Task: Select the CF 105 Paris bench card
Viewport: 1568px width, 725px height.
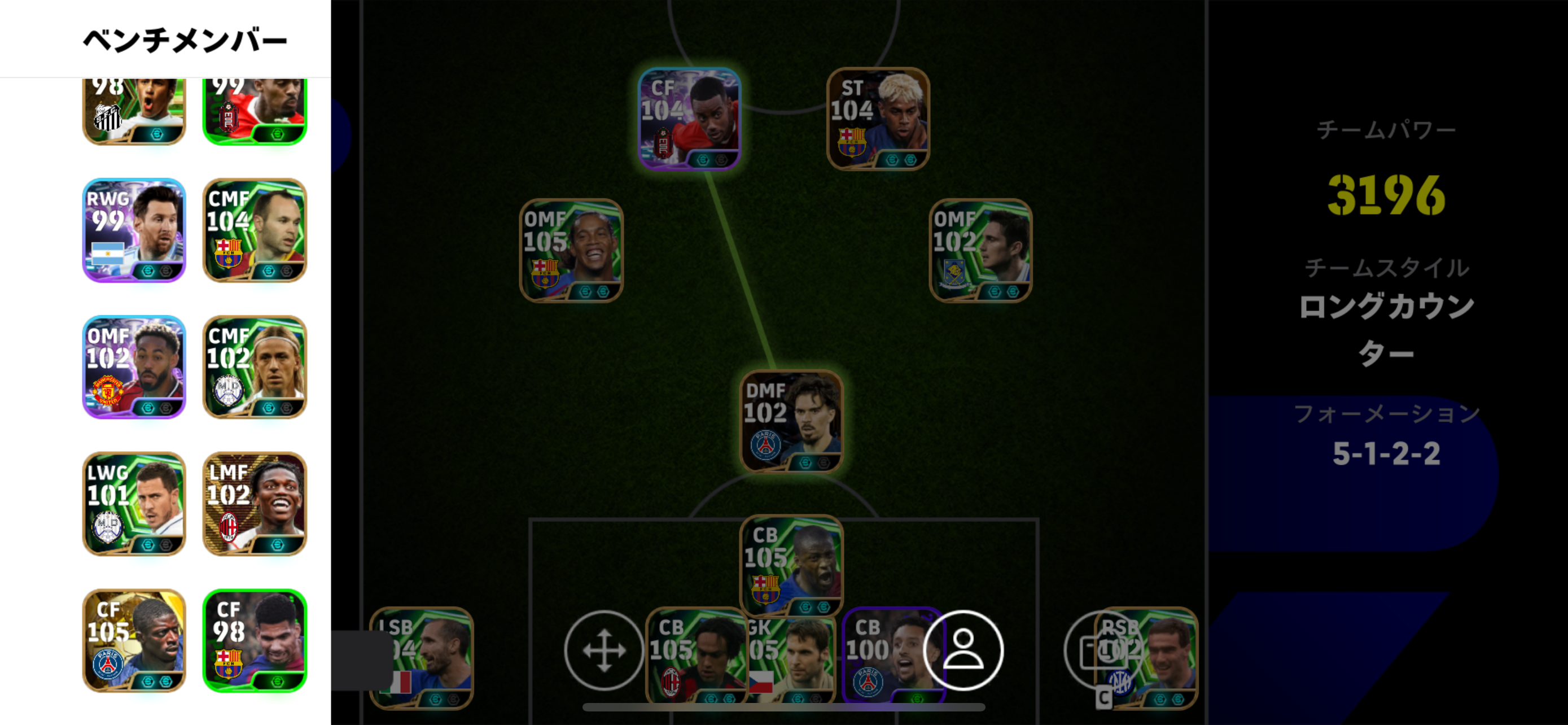Action: pos(134,640)
